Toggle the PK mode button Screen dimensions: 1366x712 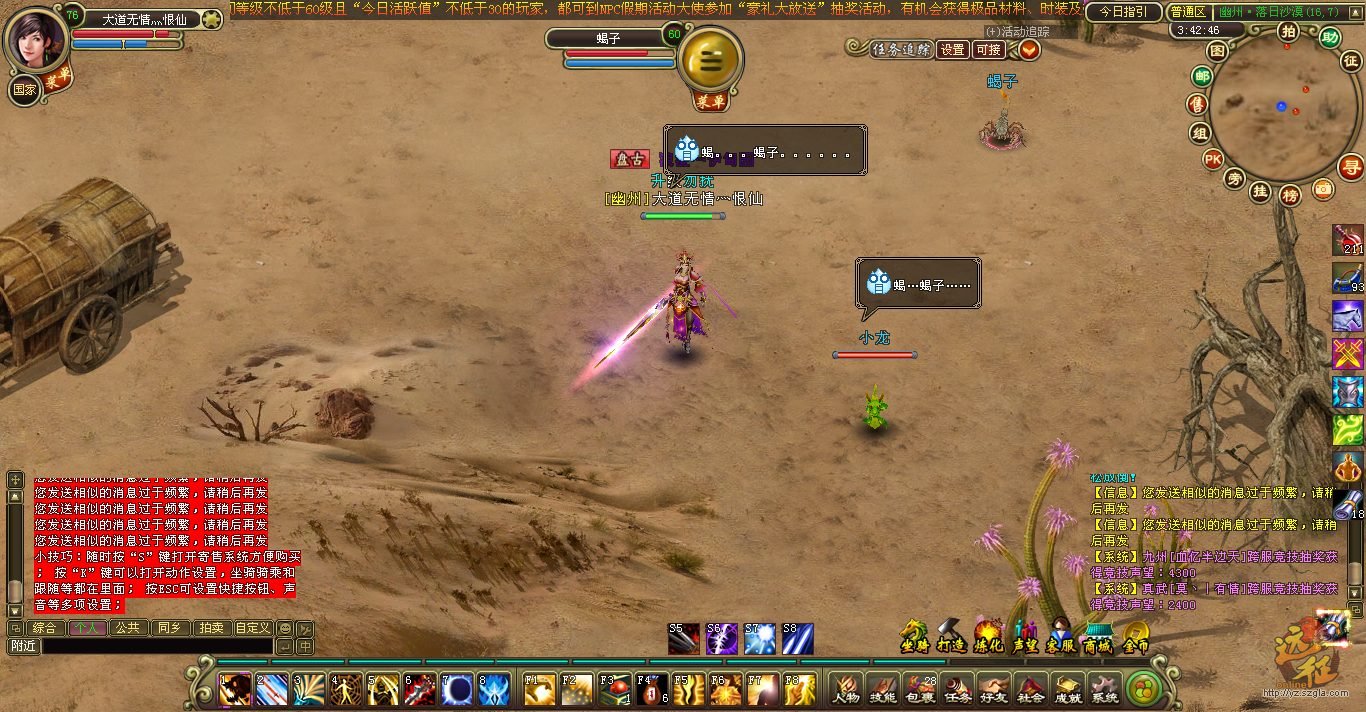click(x=1212, y=158)
